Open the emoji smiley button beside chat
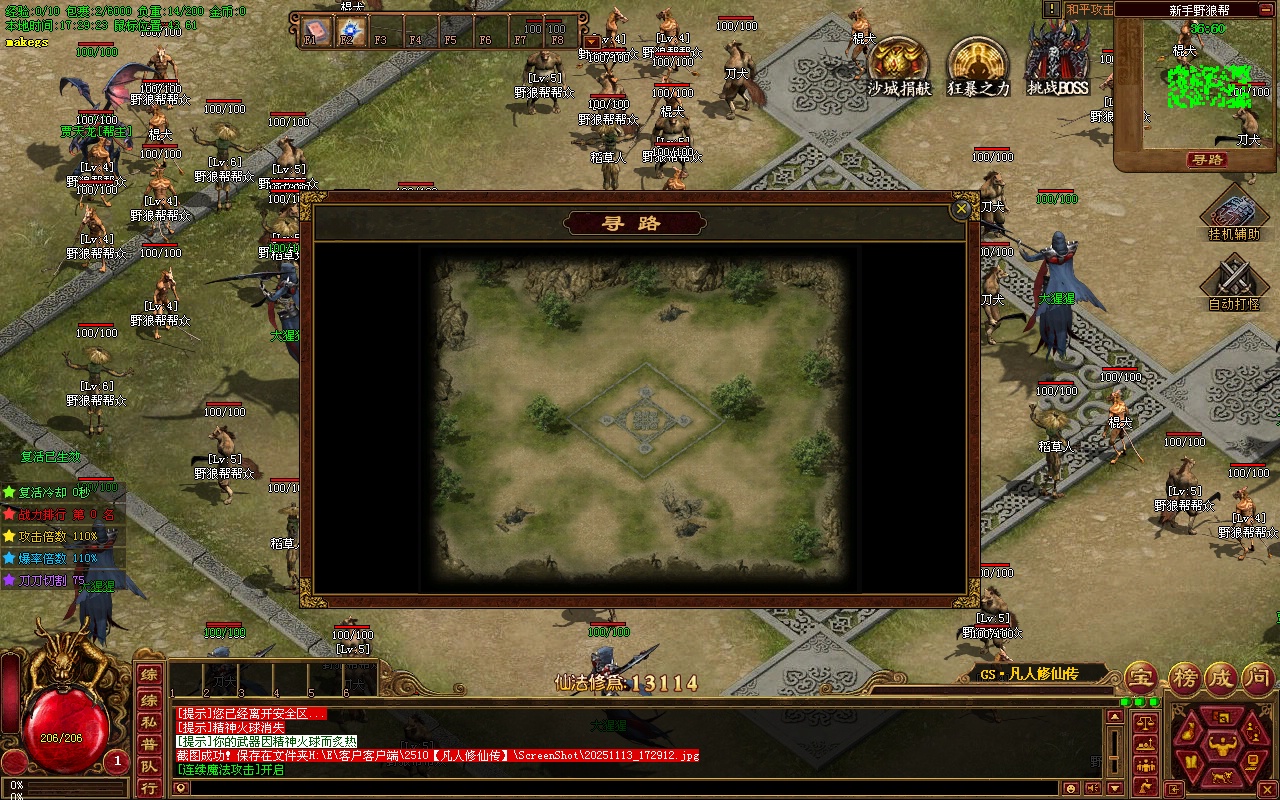 [x=1071, y=788]
